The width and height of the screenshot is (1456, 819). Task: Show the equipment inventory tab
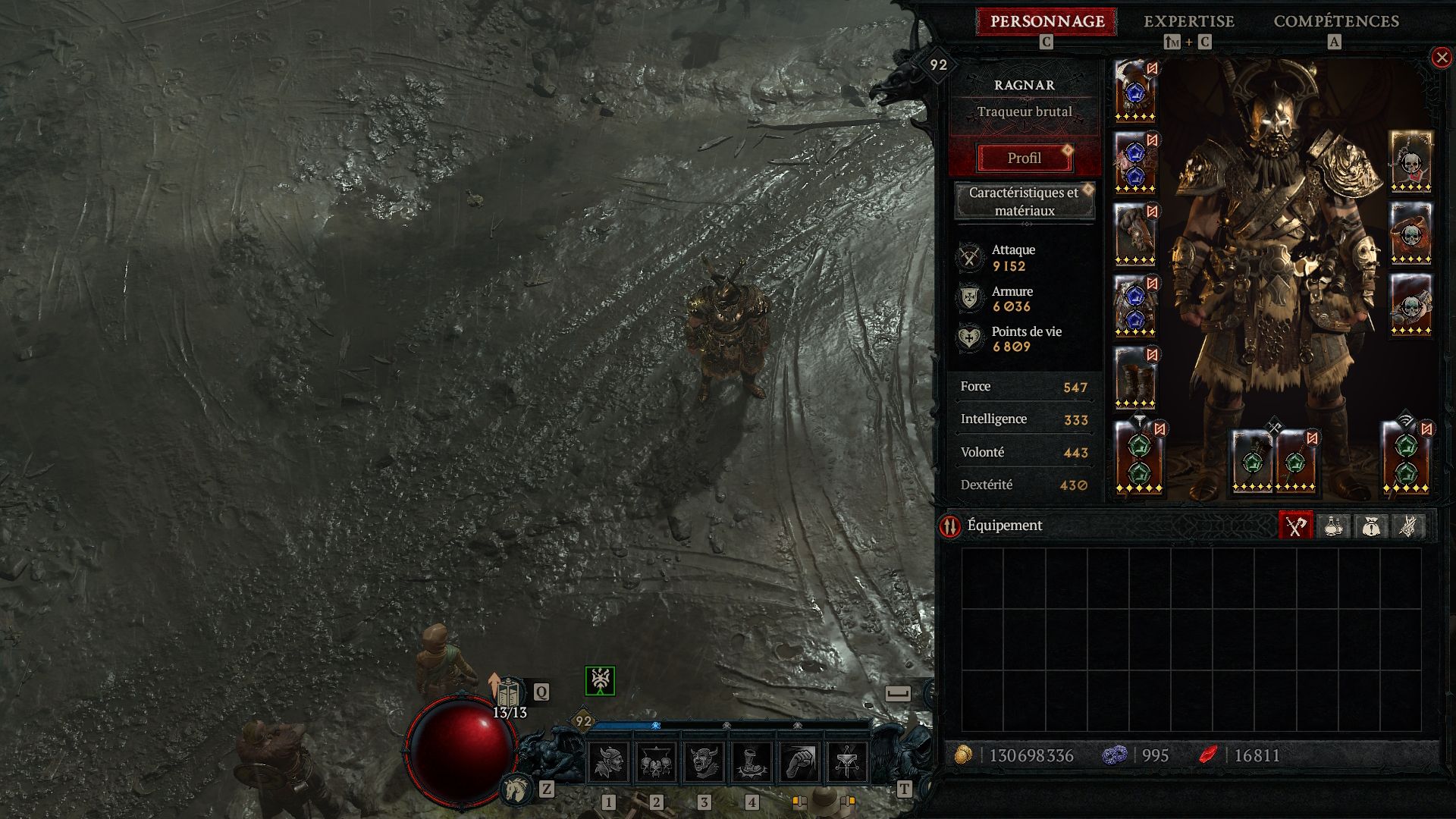(1295, 526)
